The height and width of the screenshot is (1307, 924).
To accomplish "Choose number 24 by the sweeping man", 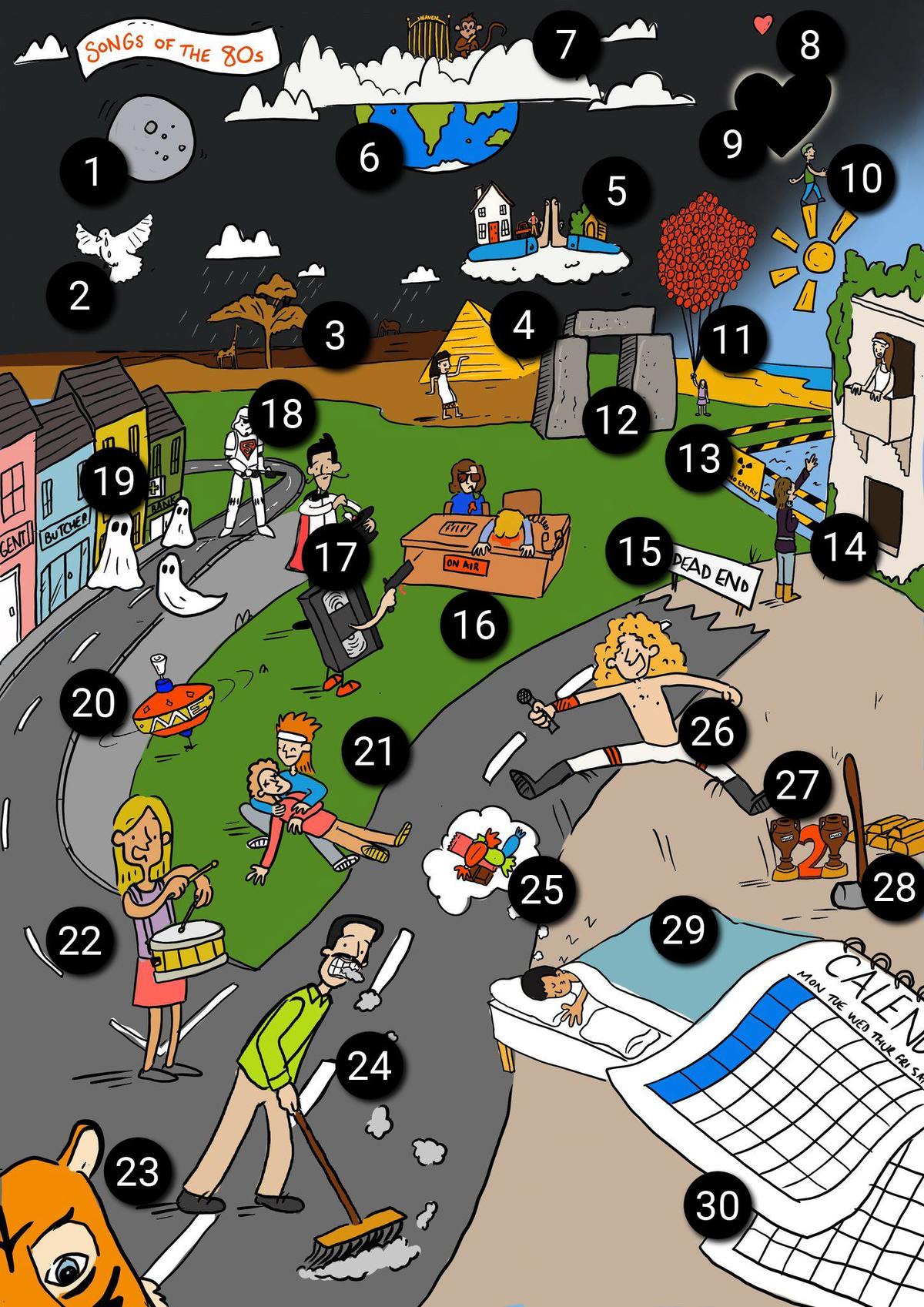I will [370, 1066].
